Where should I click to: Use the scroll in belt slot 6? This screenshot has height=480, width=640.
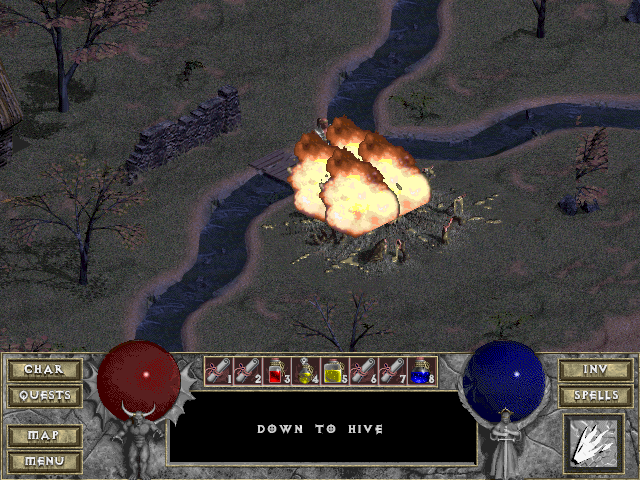(x=363, y=372)
